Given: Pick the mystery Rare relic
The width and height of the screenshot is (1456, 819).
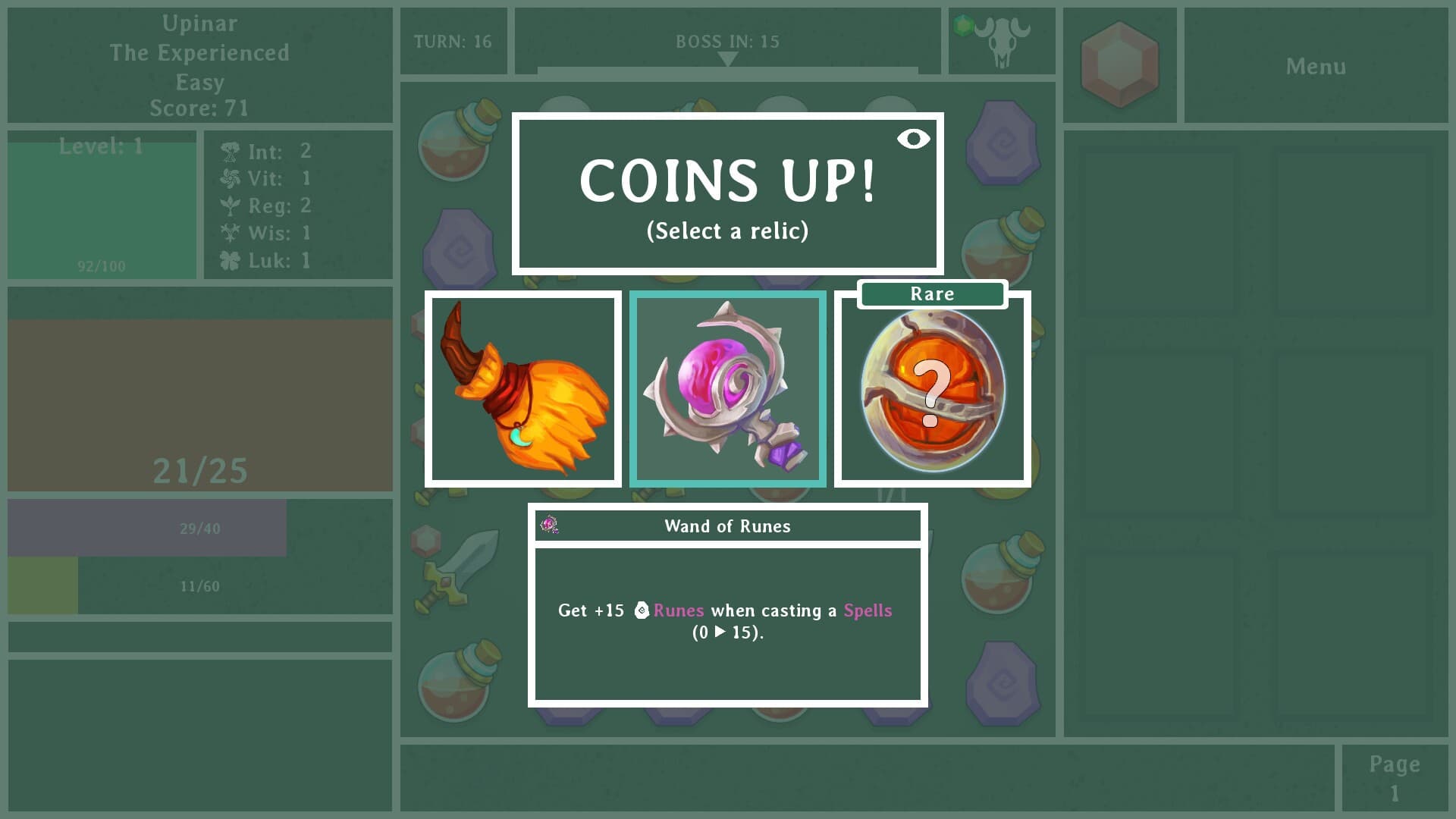Looking at the screenshot, I should (931, 391).
